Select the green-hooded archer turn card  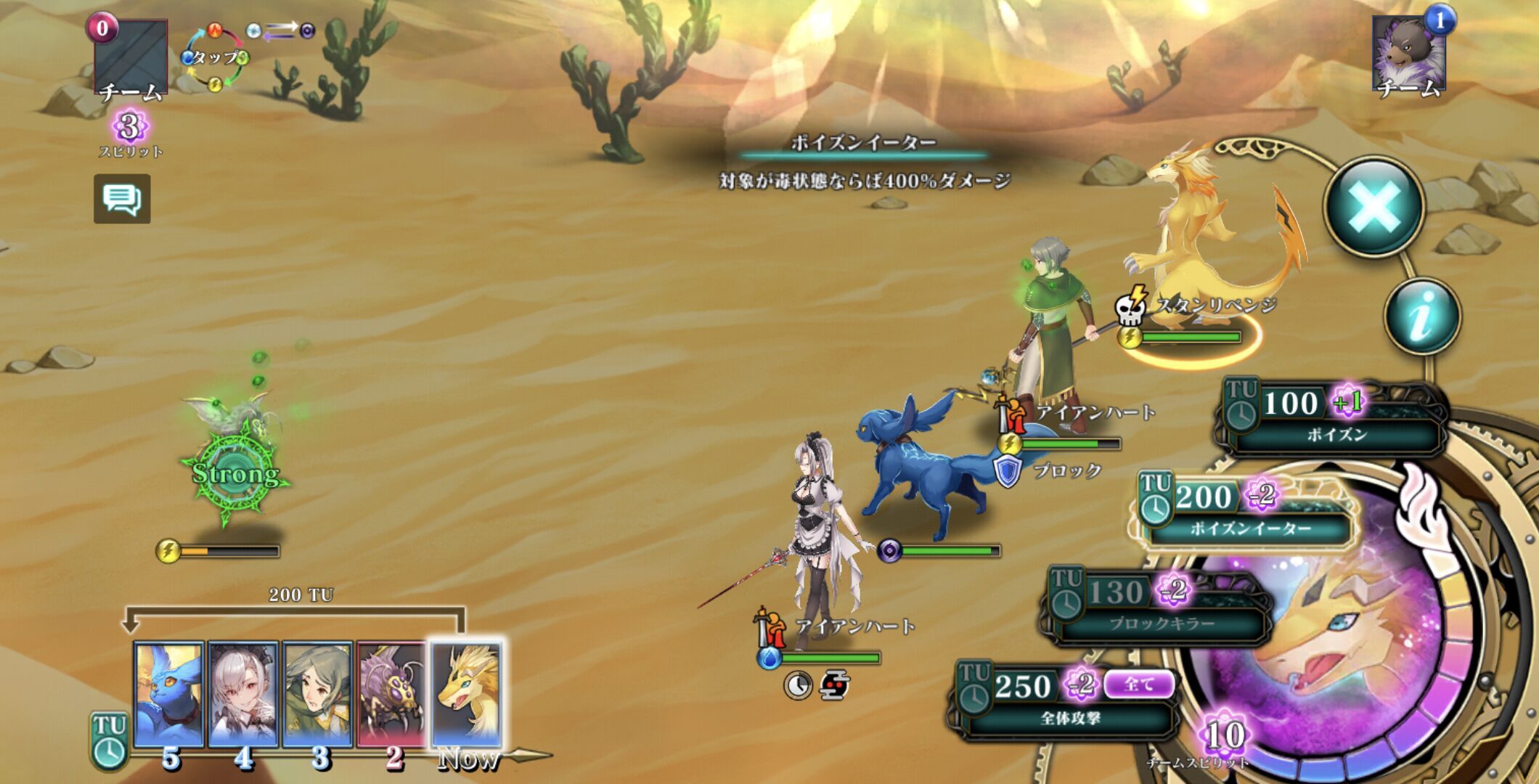click(317, 695)
